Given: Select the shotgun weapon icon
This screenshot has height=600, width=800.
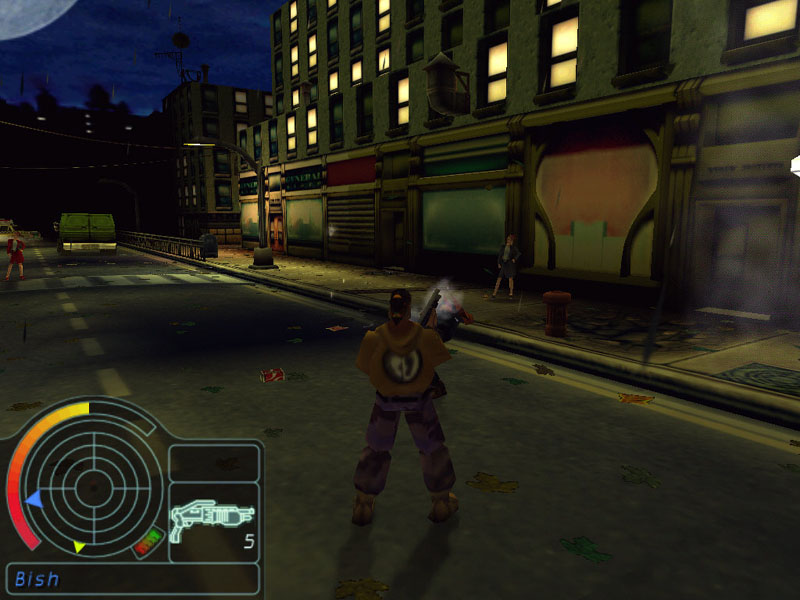Looking at the screenshot, I should 211,518.
